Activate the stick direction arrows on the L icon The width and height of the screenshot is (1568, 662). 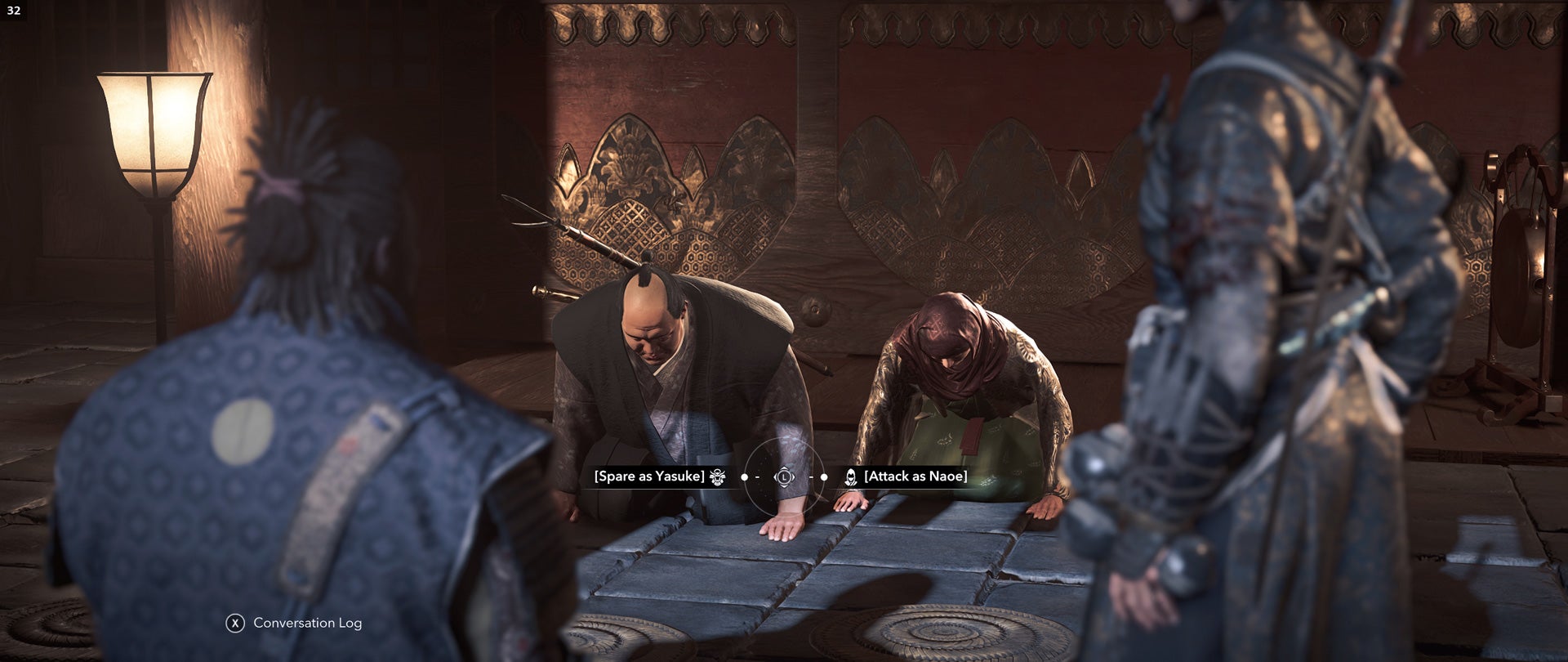(783, 478)
